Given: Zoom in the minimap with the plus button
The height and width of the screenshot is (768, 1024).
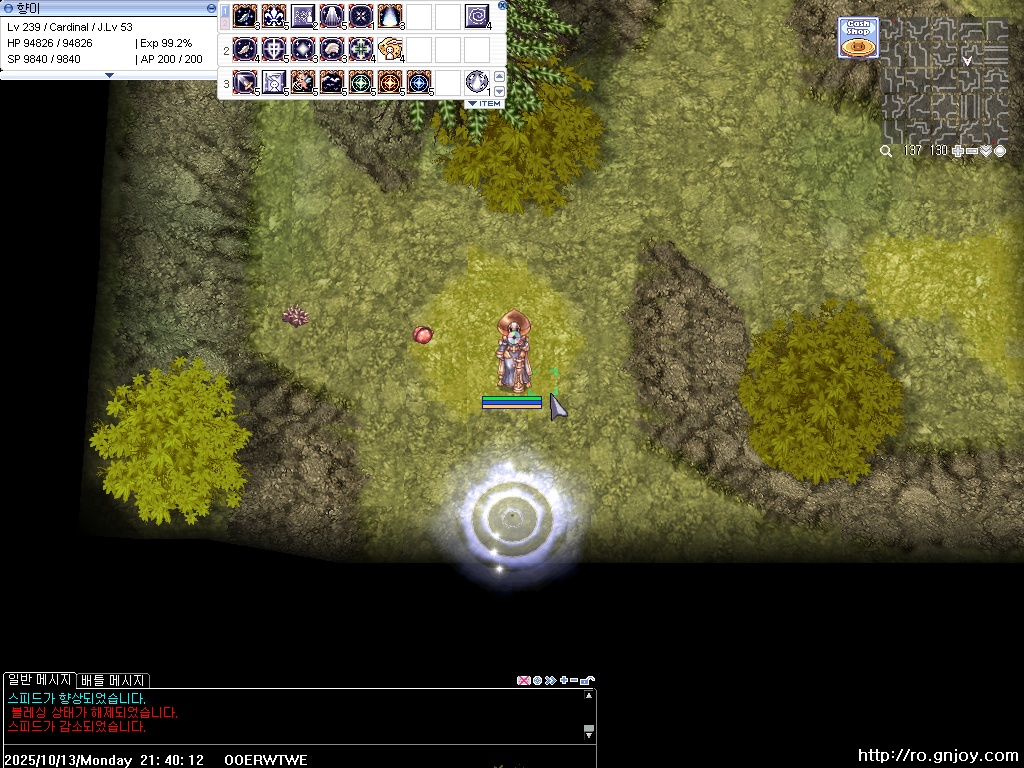Looking at the screenshot, I should click(x=958, y=151).
